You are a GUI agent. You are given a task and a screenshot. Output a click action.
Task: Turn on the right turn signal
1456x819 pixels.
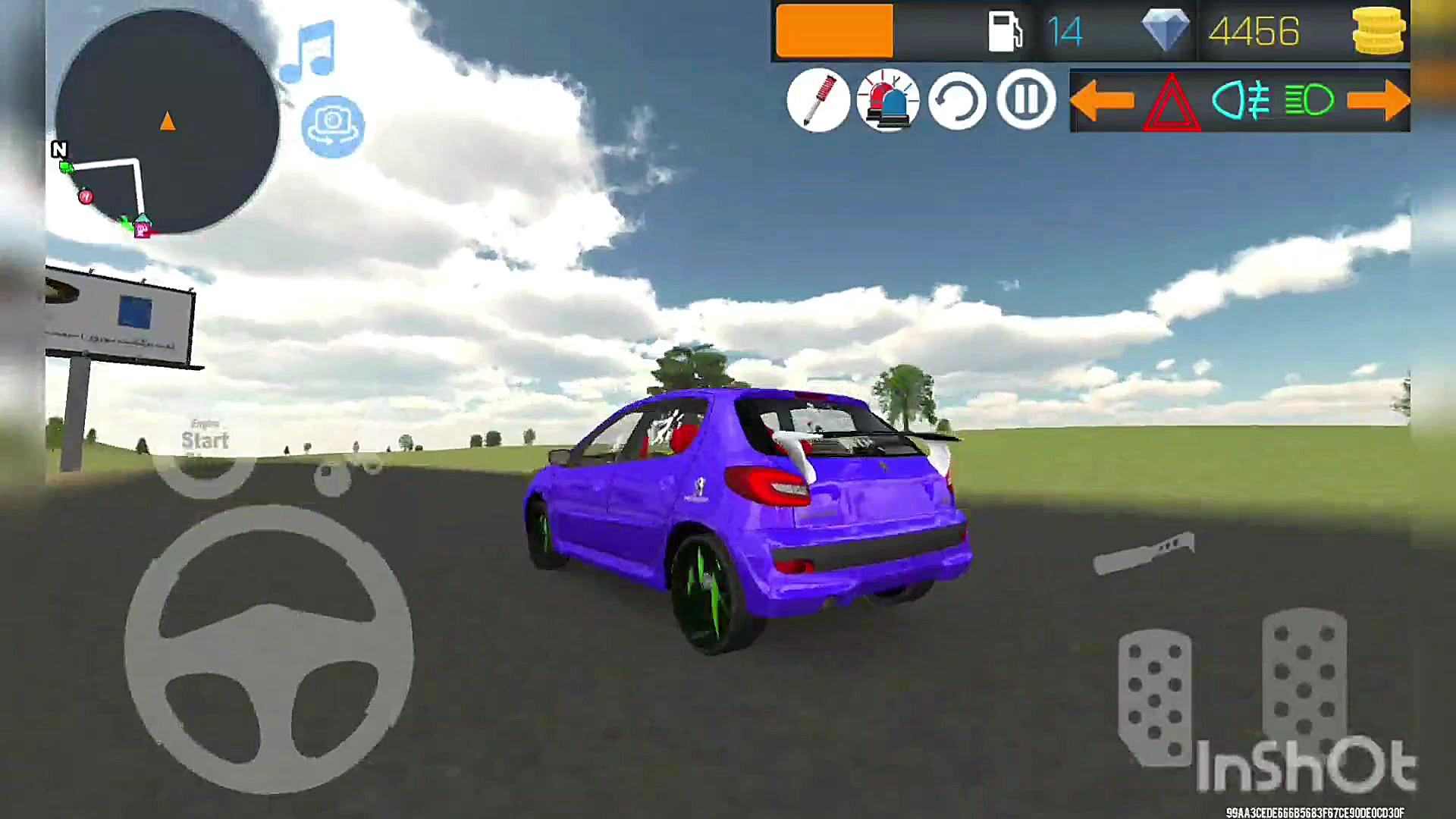(x=1378, y=100)
